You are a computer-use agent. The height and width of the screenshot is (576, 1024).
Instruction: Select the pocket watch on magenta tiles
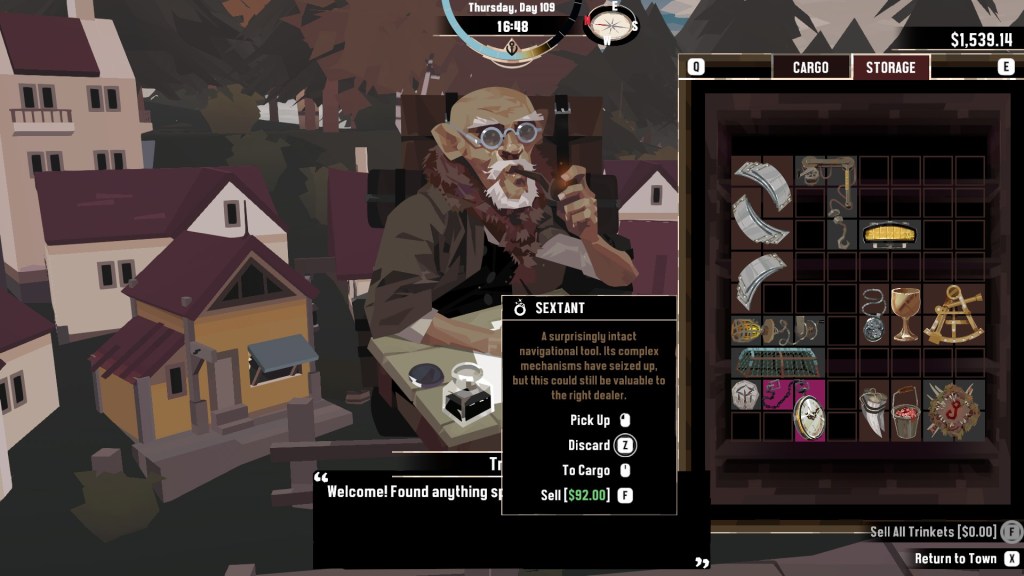(809, 418)
